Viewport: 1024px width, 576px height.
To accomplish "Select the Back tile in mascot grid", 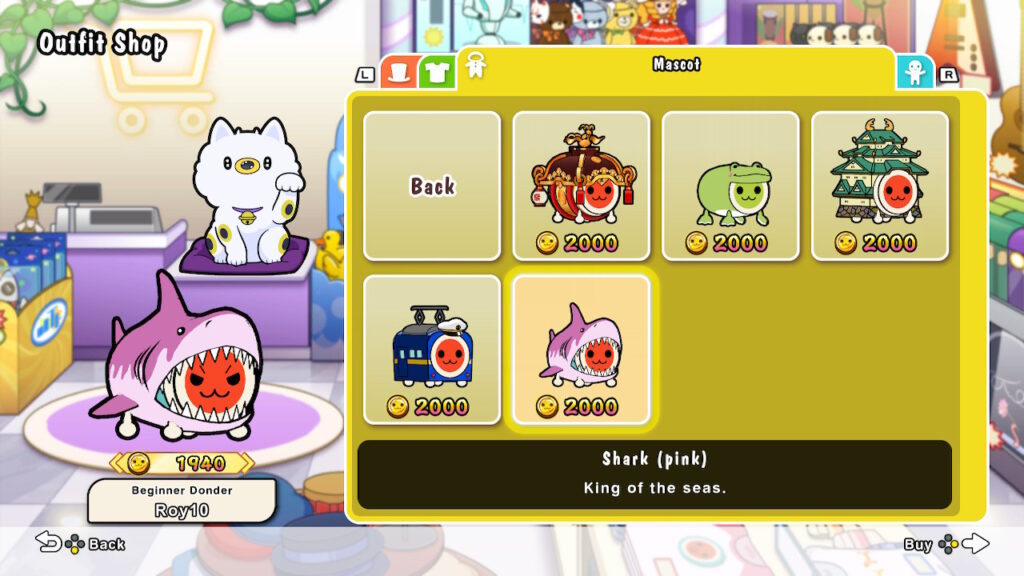I will pyautogui.click(x=432, y=186).
